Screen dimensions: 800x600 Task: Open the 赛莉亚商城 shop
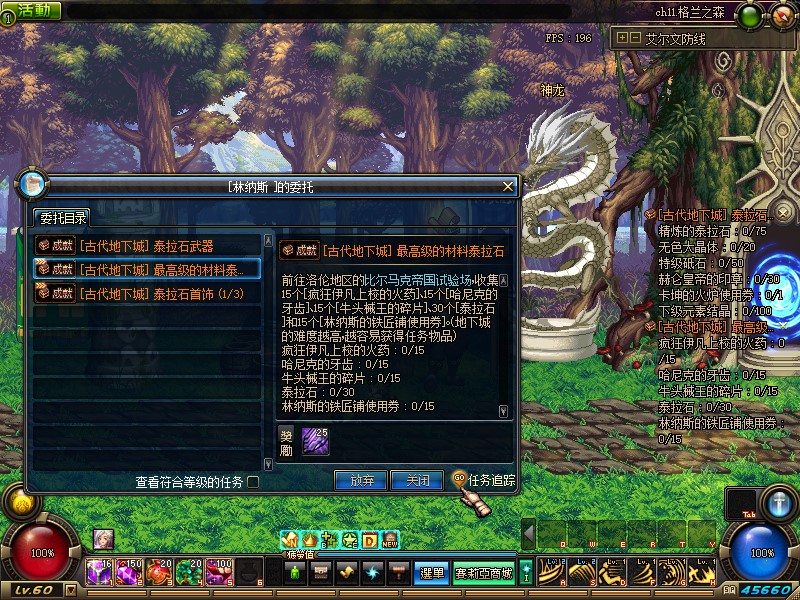click(x=484, y=573)
